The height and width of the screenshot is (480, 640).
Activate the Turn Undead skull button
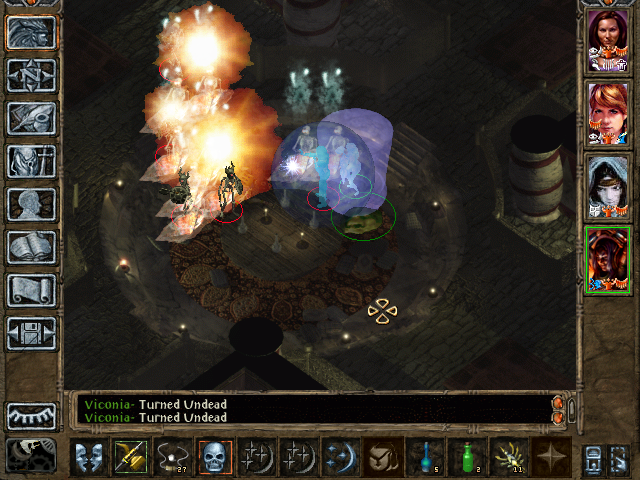point(215,456)
